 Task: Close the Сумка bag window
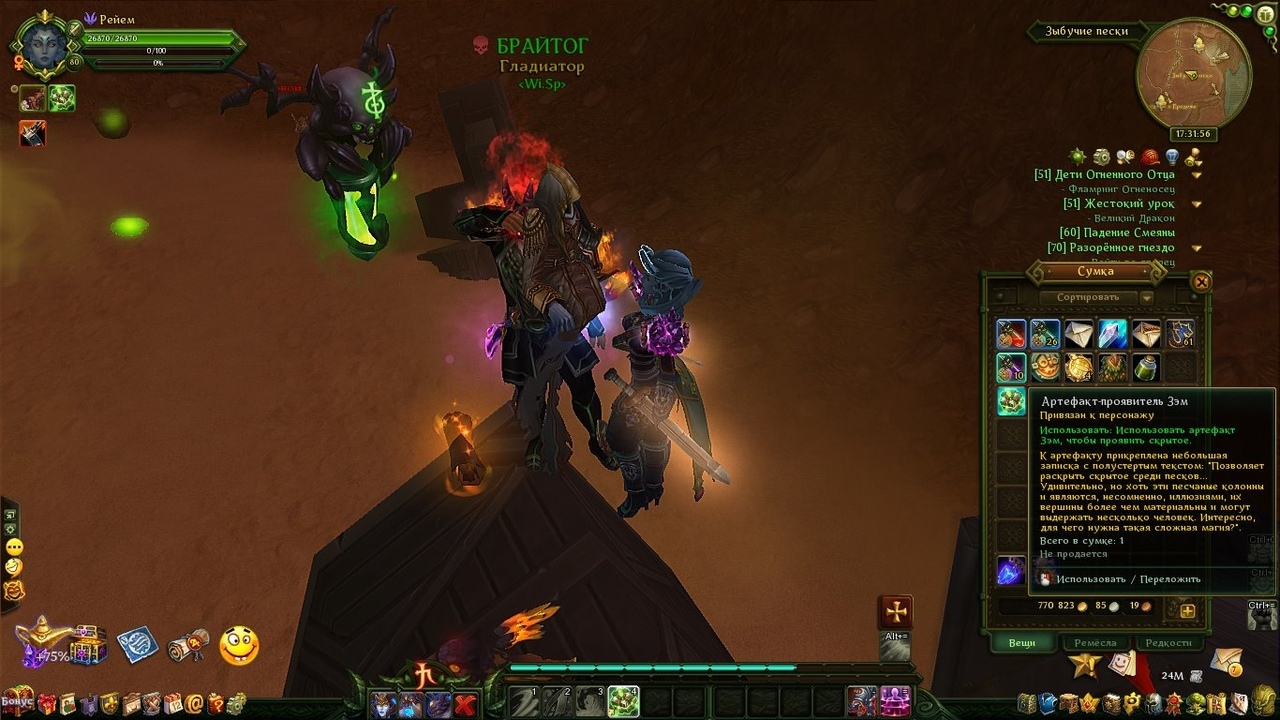(x=1201, y=282)
